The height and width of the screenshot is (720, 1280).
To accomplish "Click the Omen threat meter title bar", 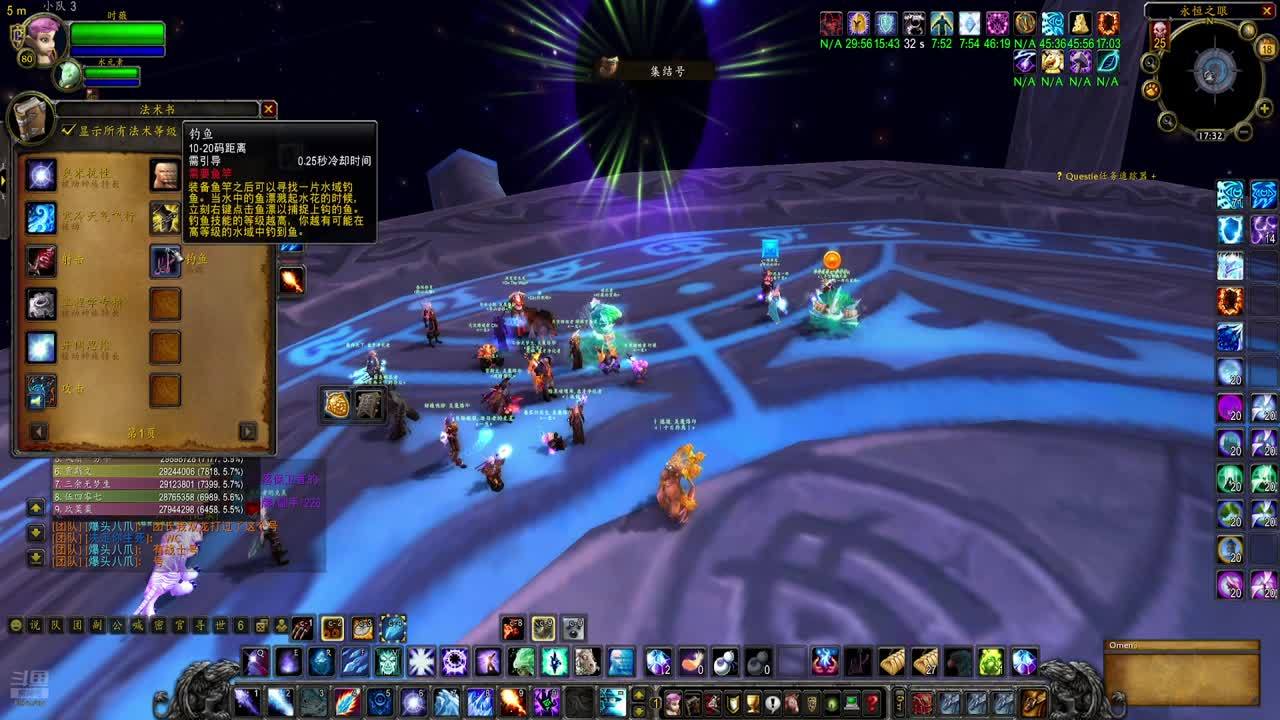I will point(1180,646).
